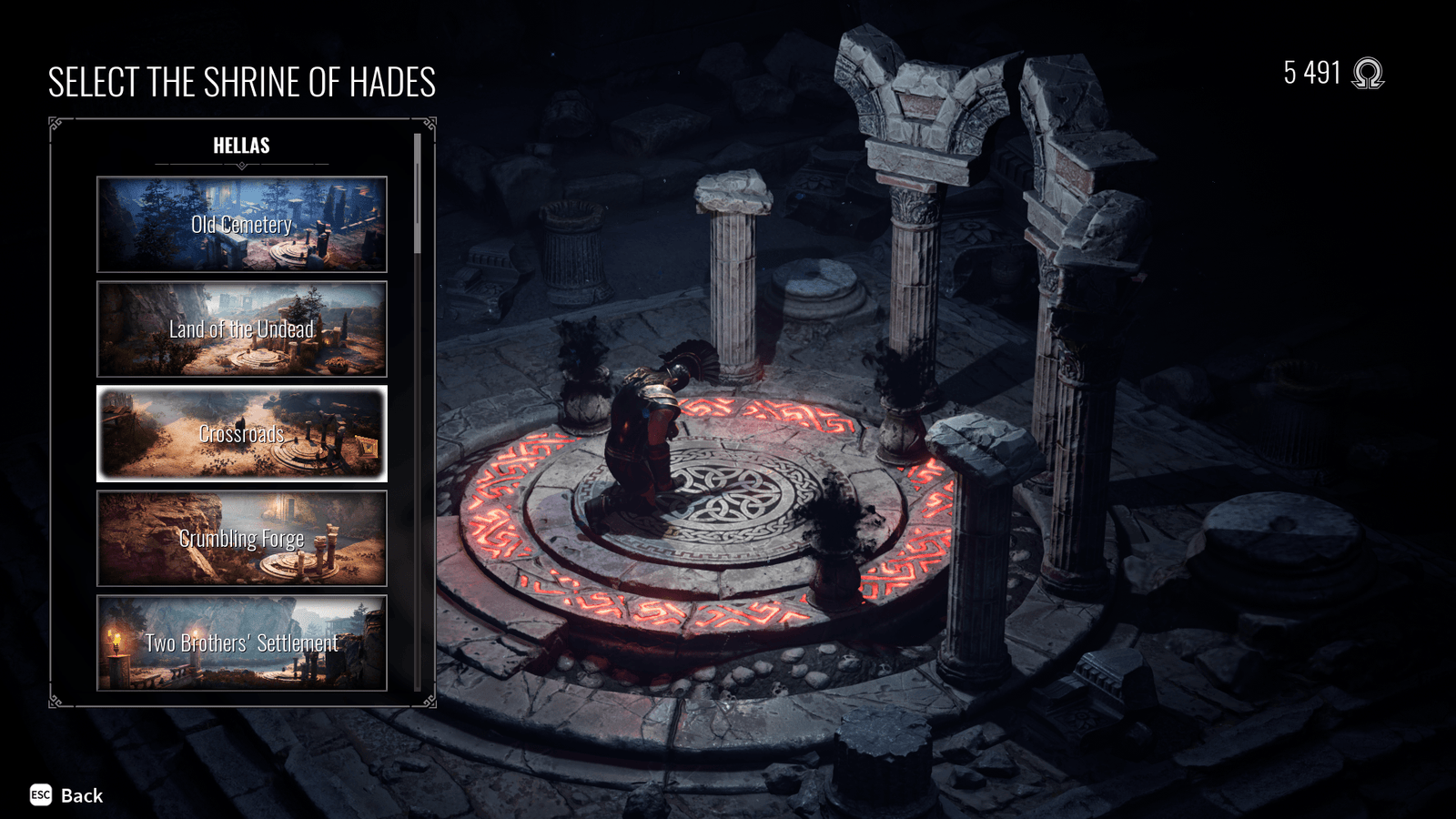Go back with the Back button
1456x819 pixels.
[x=67, y=795]
